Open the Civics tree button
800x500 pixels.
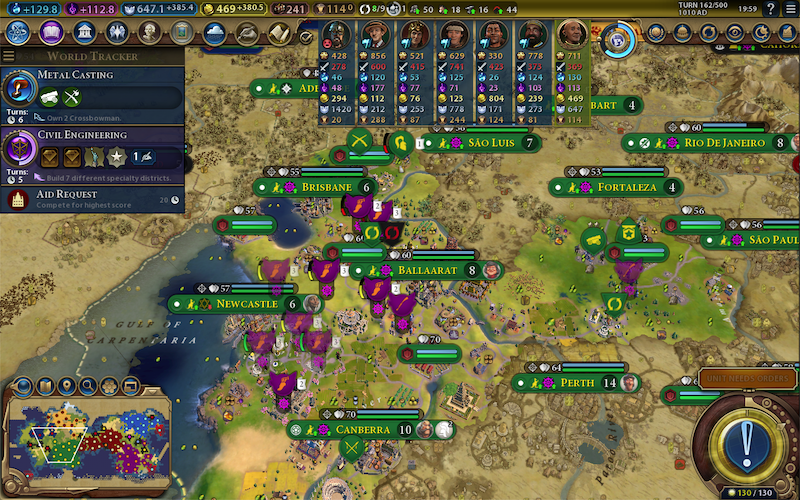coord(51,33)
